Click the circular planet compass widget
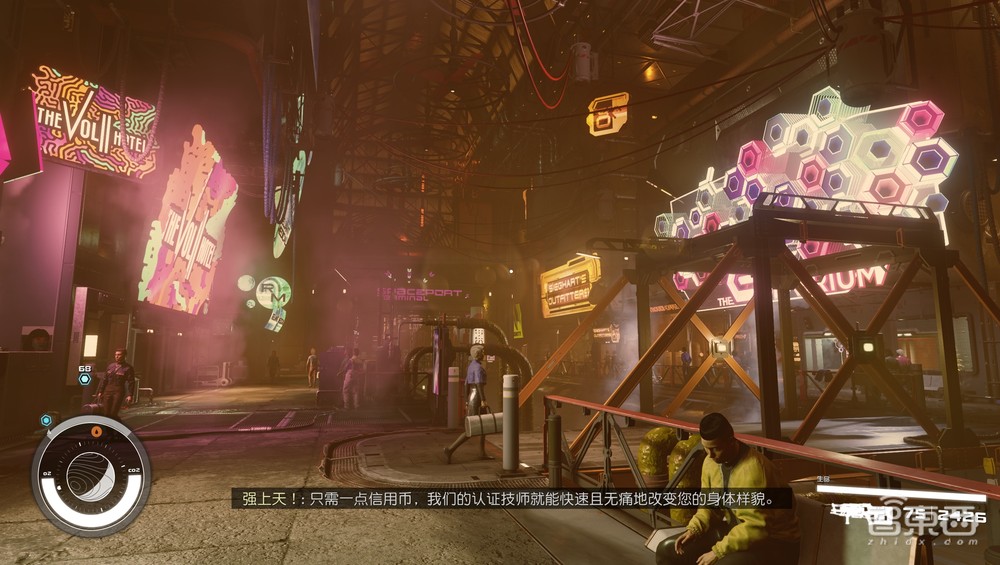The image size is (1000, 565). 91,475
